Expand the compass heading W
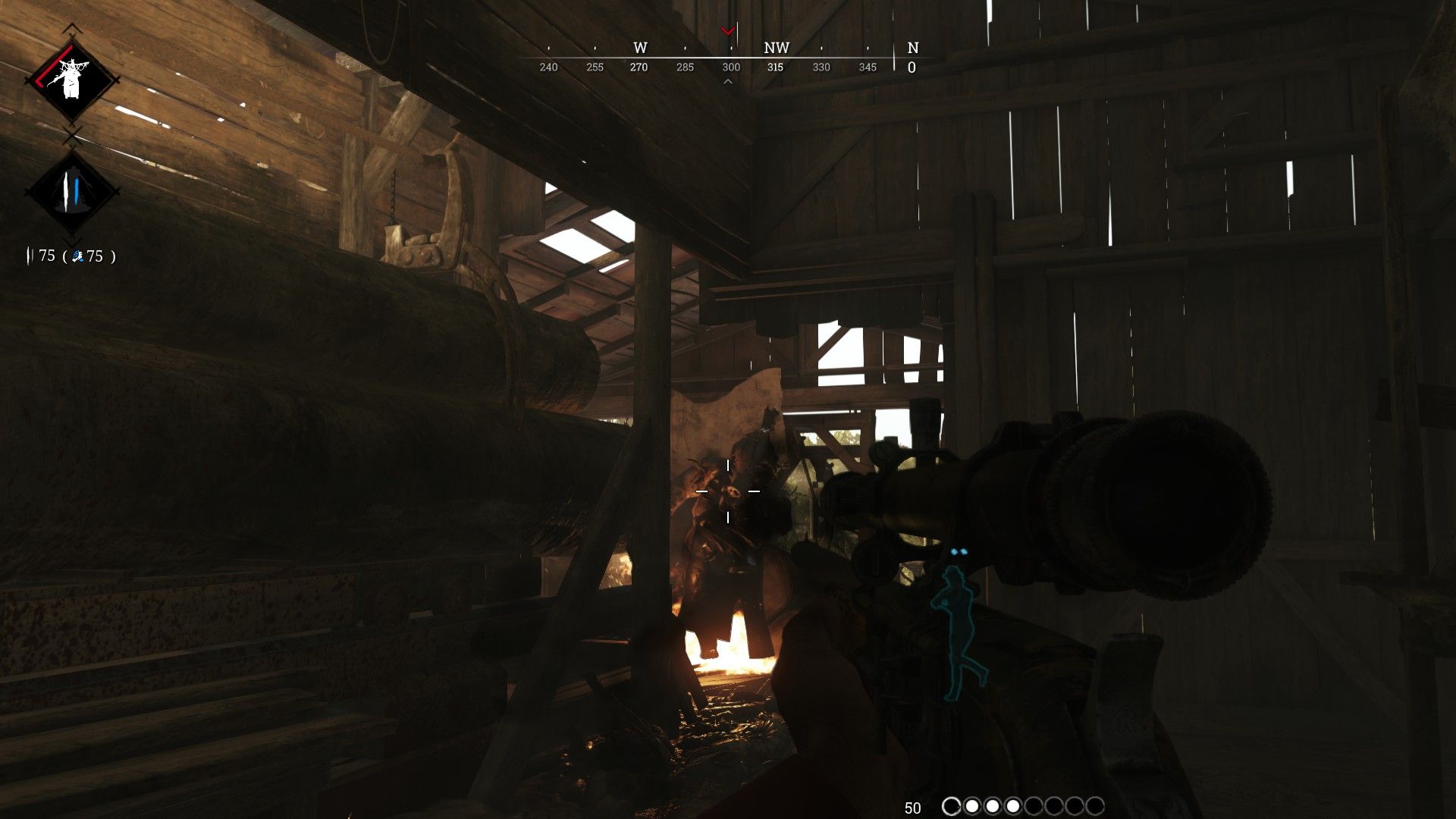Viewport: 1456px width, 819px height. click(639, 48)
